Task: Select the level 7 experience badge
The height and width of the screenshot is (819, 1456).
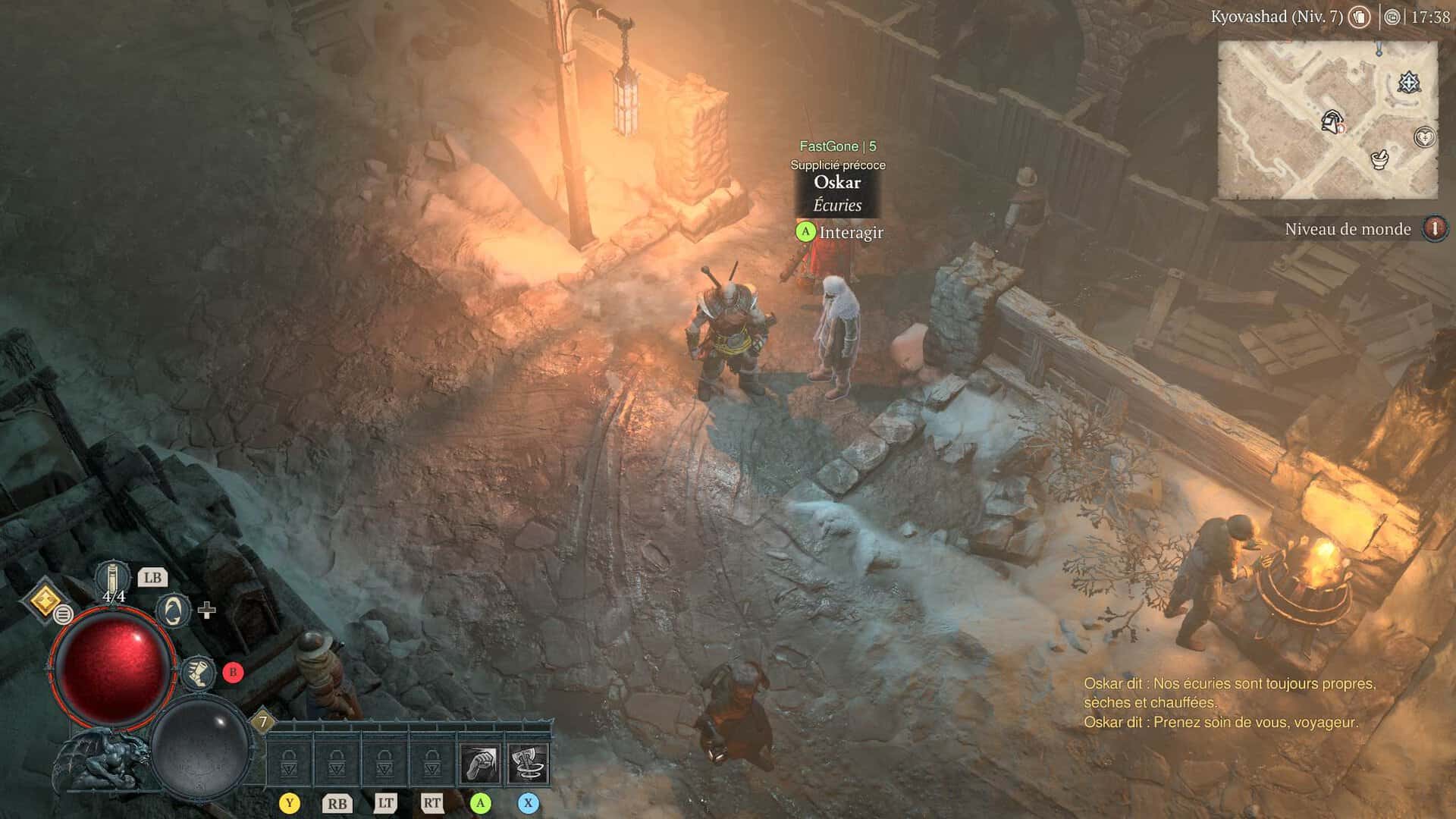Action: pyautogui.click(x=263, y=721)
